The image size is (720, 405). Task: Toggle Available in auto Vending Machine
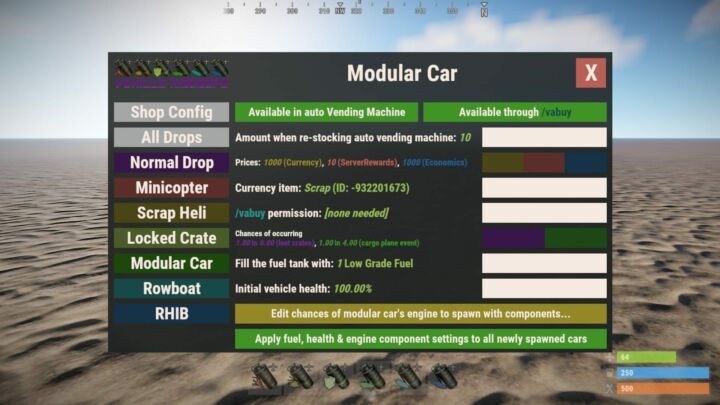pos(326,112)
